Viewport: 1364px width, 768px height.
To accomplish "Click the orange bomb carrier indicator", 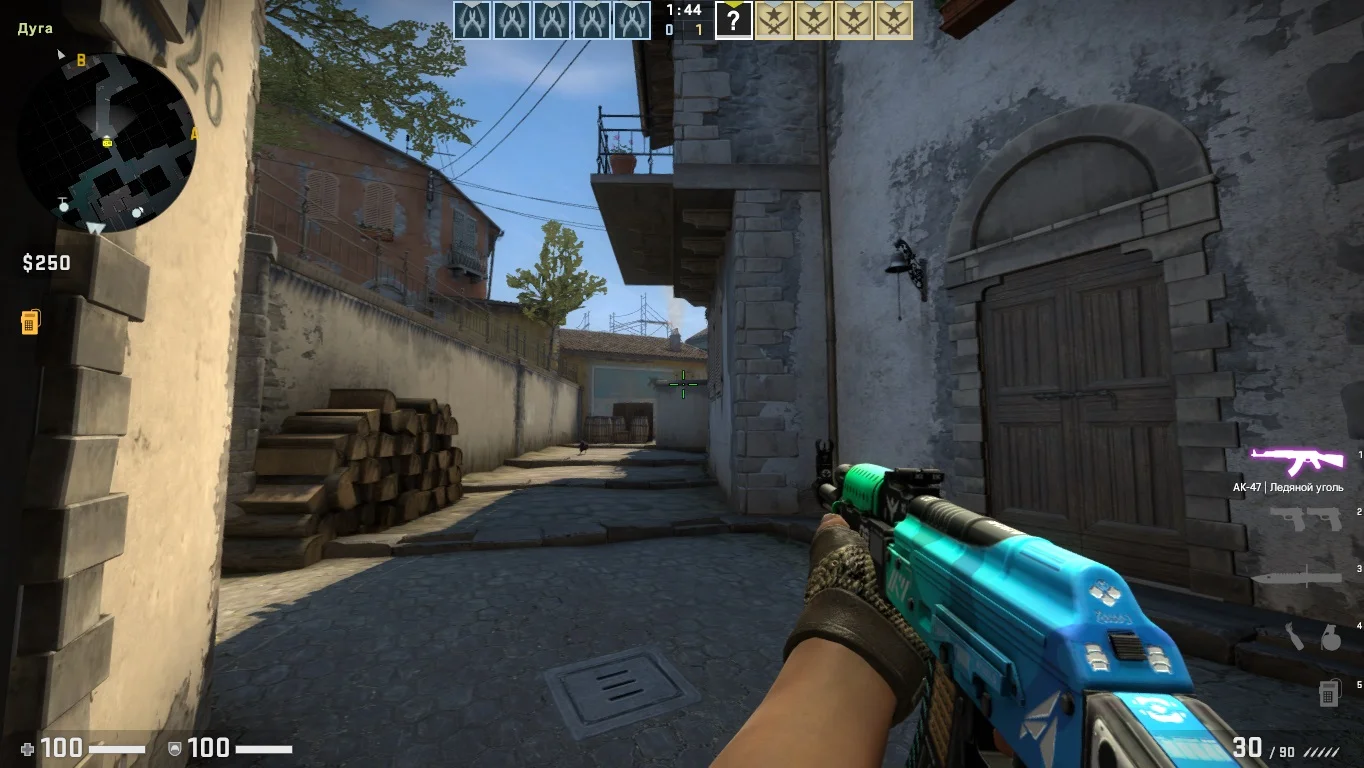I will click(x=30, y=322).
